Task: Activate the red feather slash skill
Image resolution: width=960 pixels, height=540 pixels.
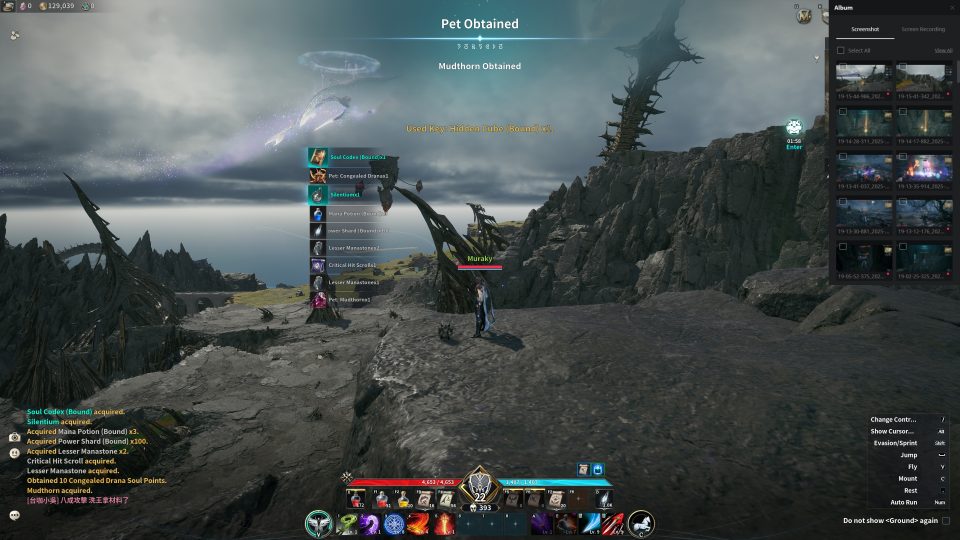Action: 614,523
